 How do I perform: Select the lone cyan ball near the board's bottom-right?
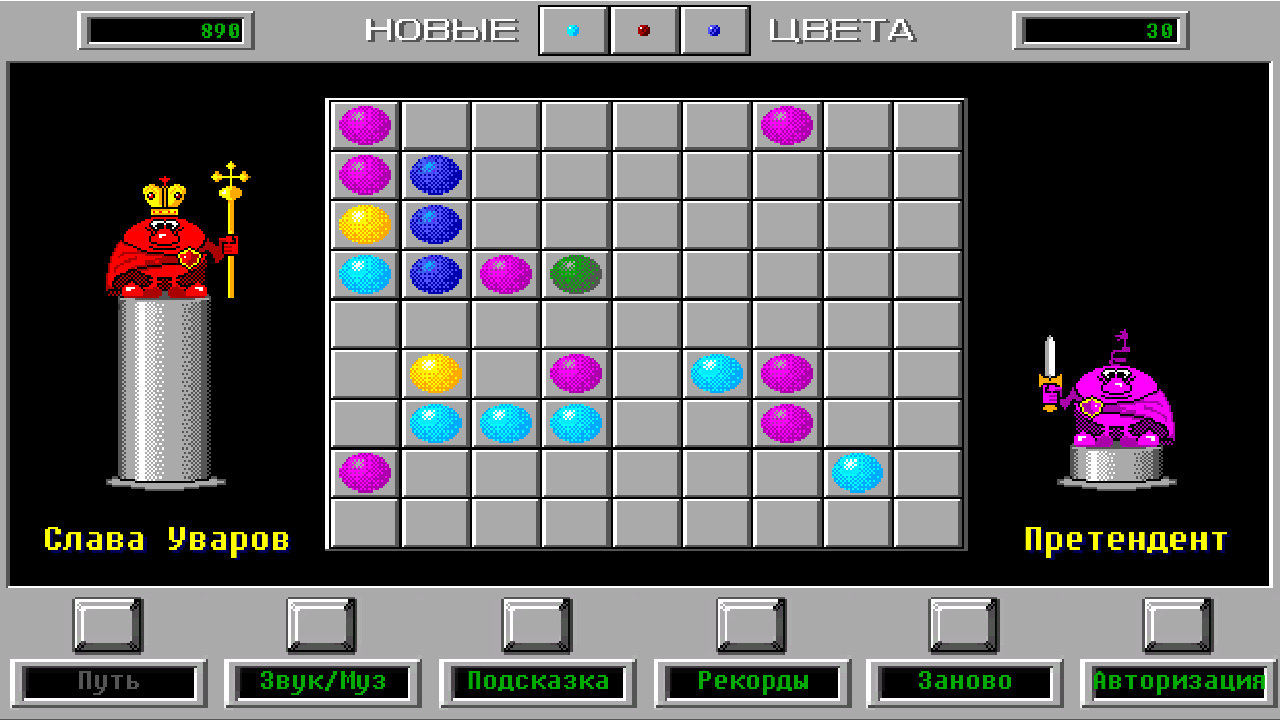855,473
